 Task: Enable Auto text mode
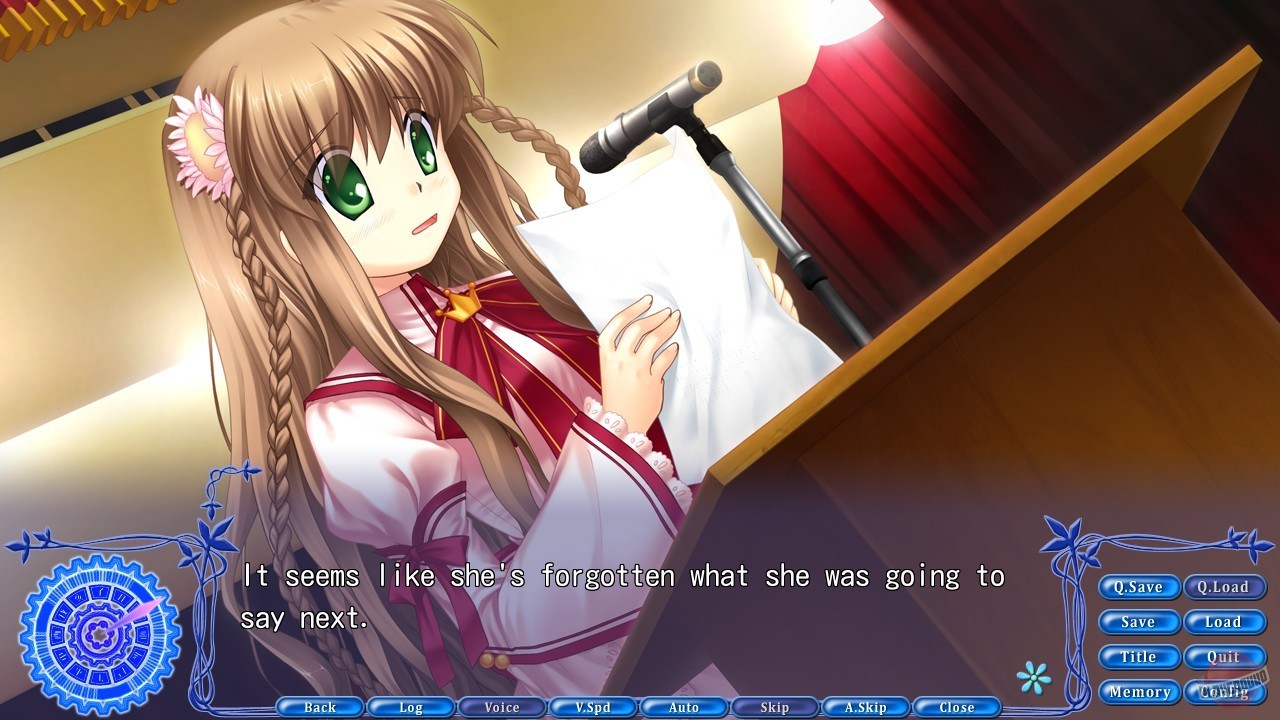pos(684,707)
